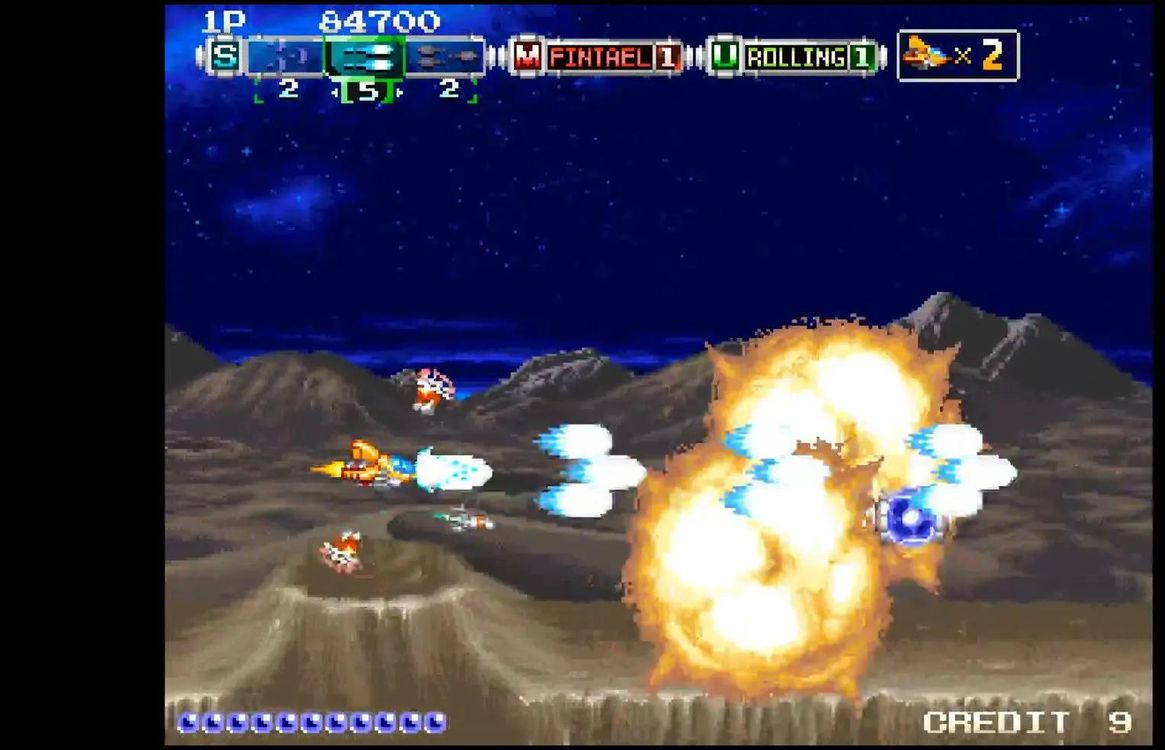Choose the dimmed left shot weapon slot
This screenshot has width=1165, height=750.
coord(285,56)
